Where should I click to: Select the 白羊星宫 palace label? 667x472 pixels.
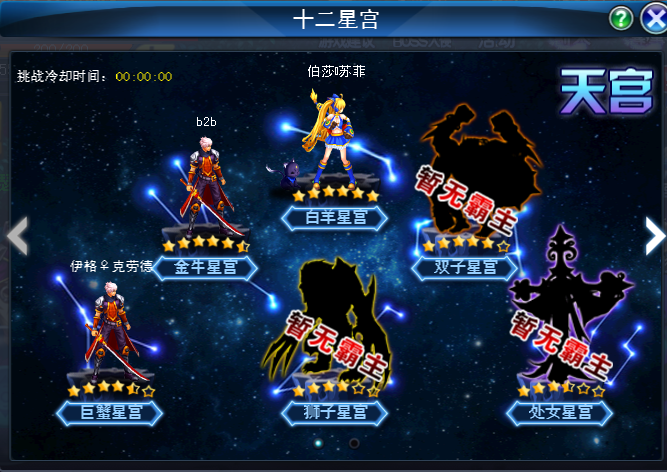coord(333,217)
